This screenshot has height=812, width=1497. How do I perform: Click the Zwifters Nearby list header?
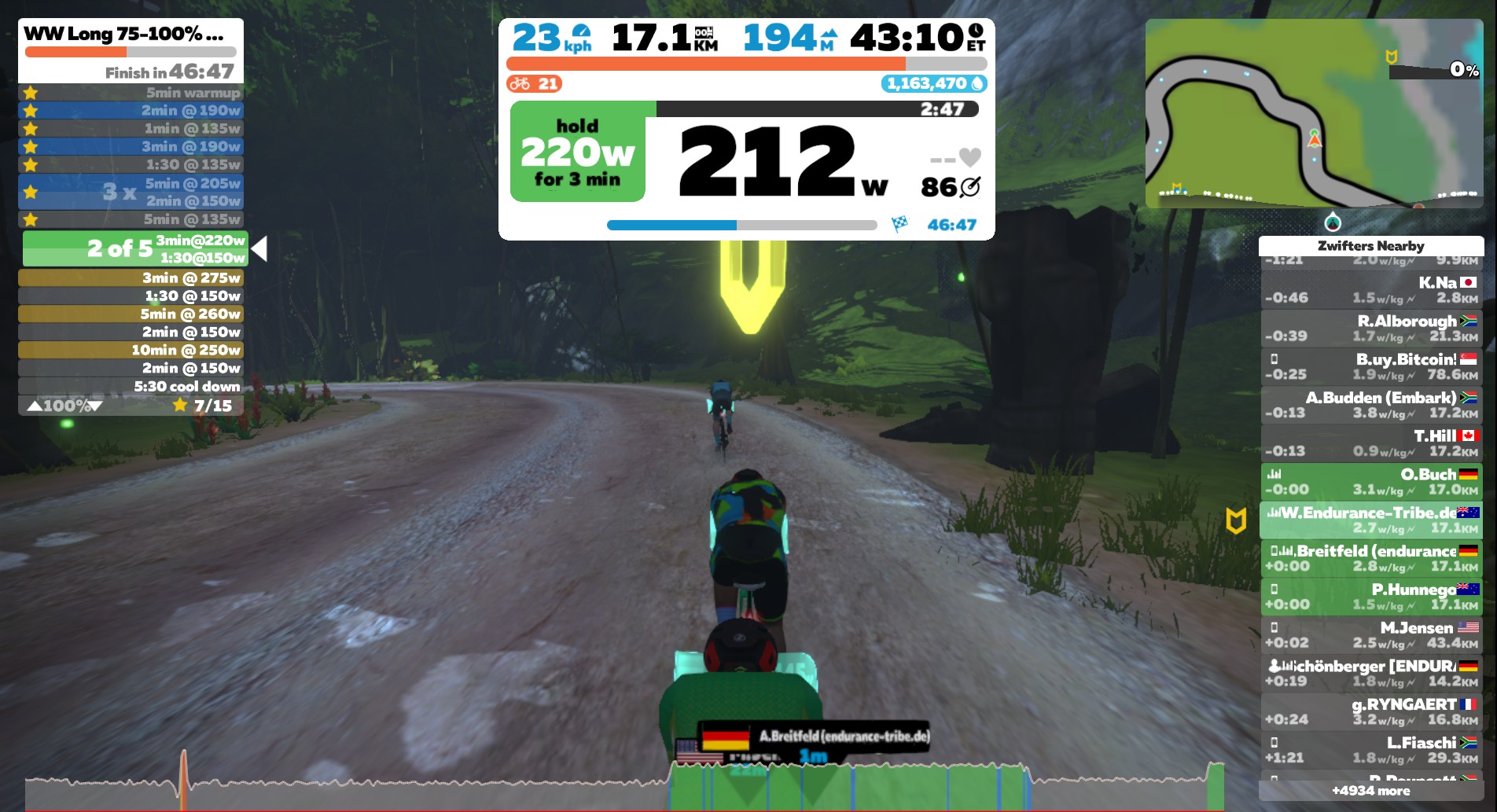pos(1370,246)
